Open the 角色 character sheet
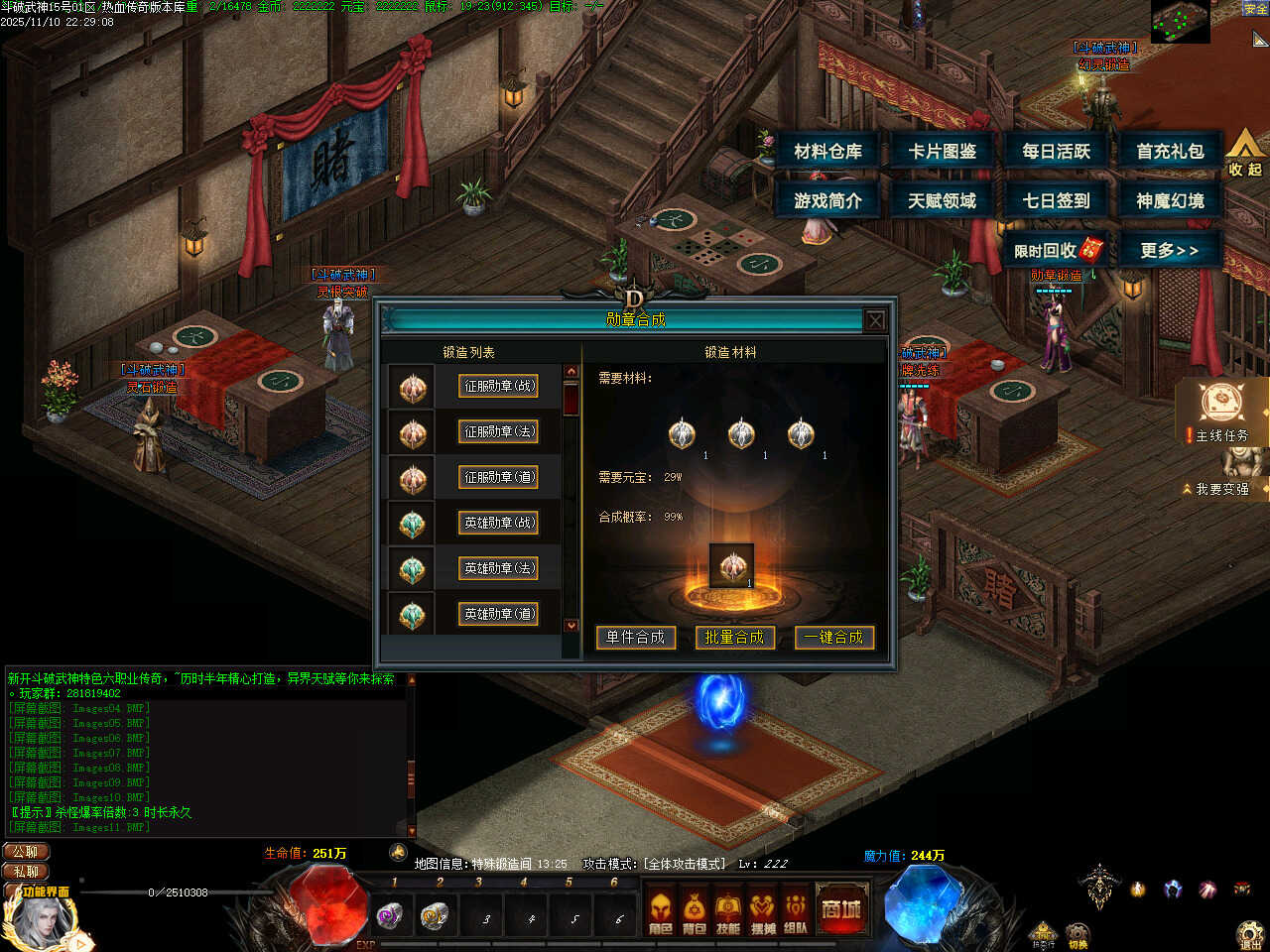1270x952 pixels. click(661, 912)
